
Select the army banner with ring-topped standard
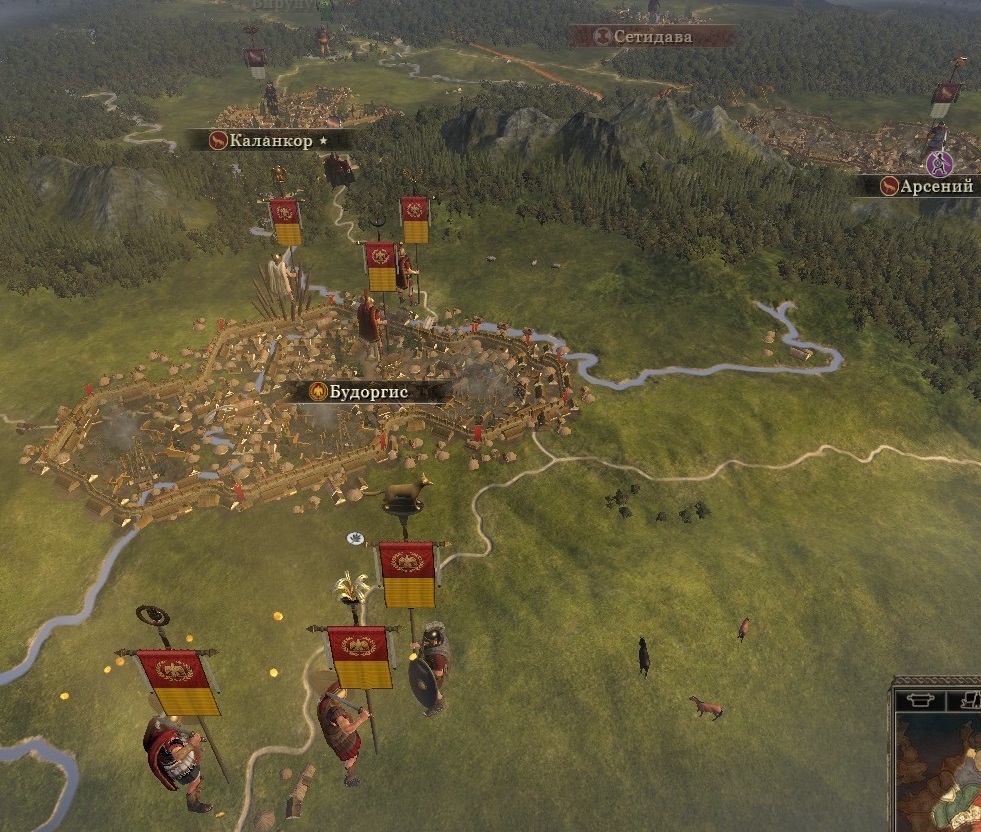[178, 682]
